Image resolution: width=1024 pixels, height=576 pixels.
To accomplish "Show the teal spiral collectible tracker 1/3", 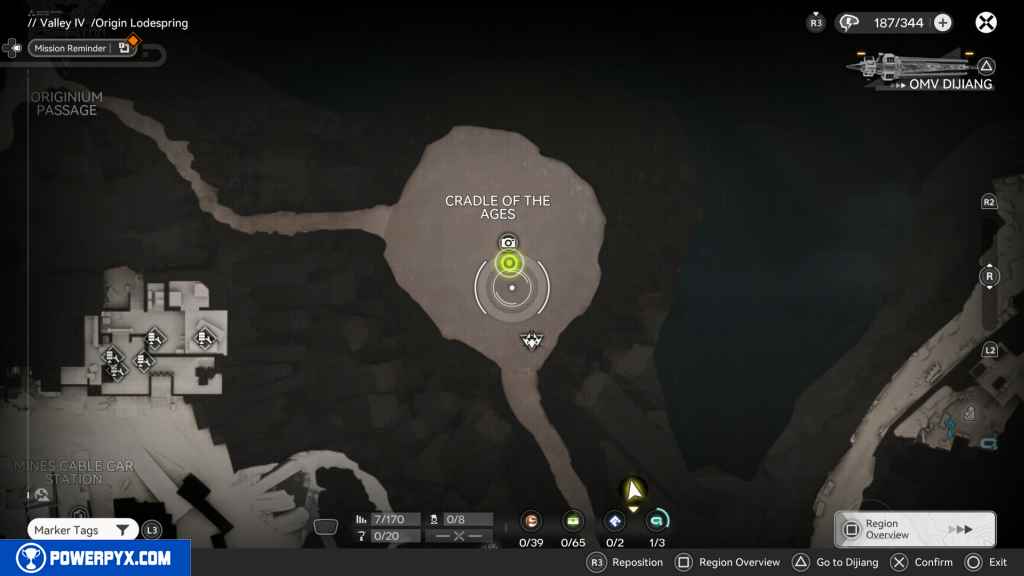I will point(657,521).
